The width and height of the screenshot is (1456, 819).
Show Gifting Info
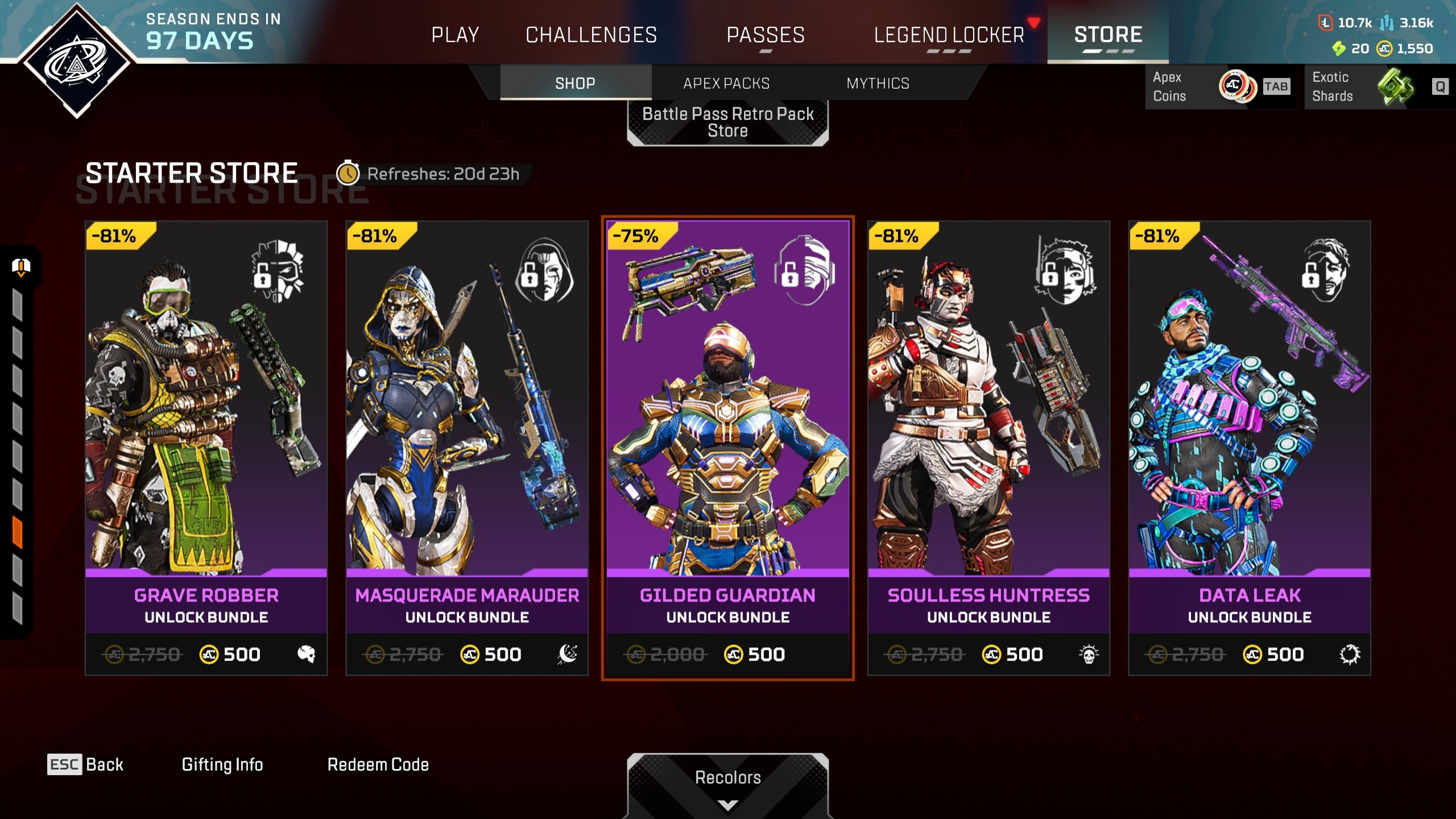point(222,764)
